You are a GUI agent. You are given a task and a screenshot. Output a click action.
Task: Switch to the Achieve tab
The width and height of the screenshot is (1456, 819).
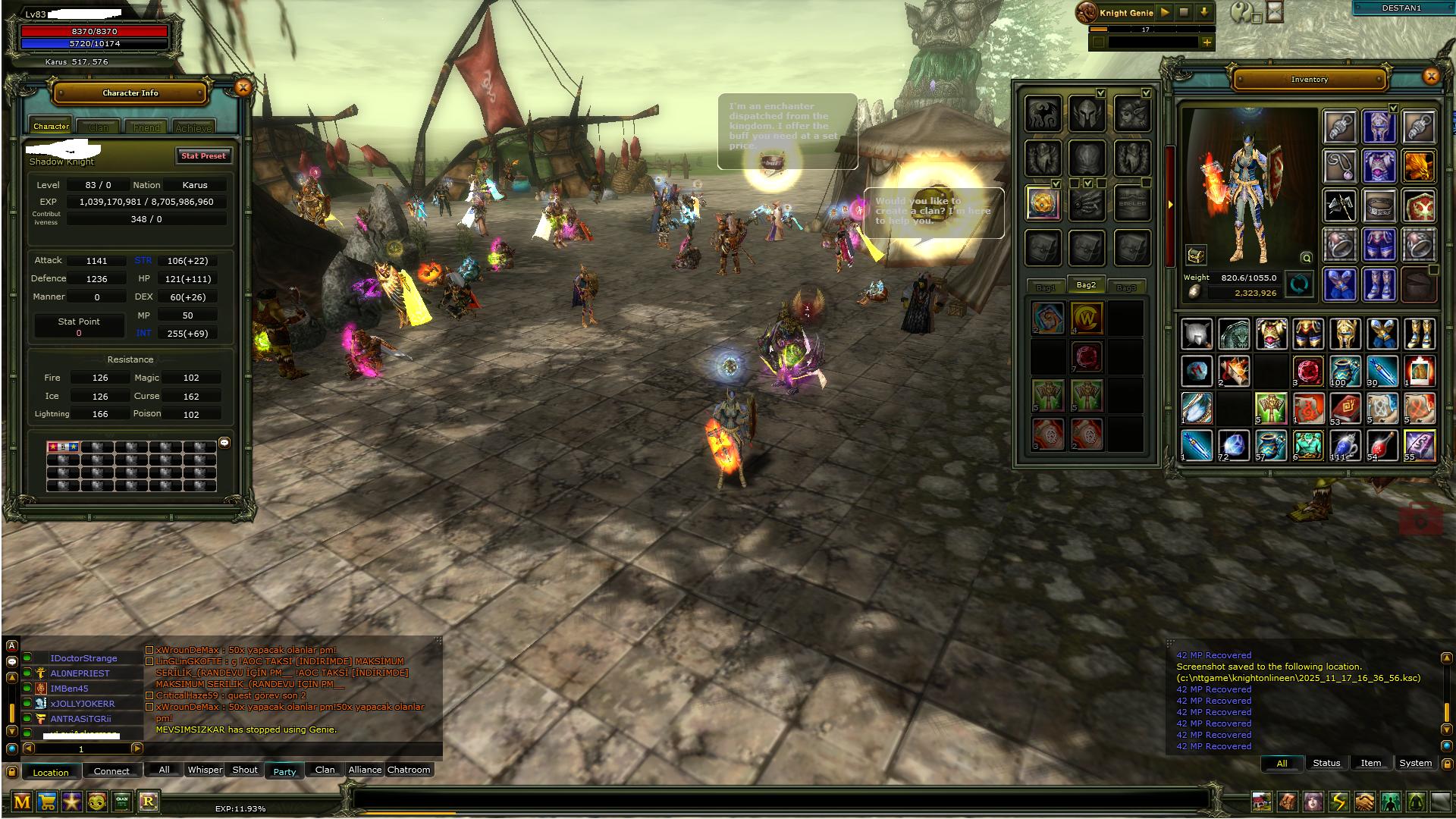pos(193,127)
